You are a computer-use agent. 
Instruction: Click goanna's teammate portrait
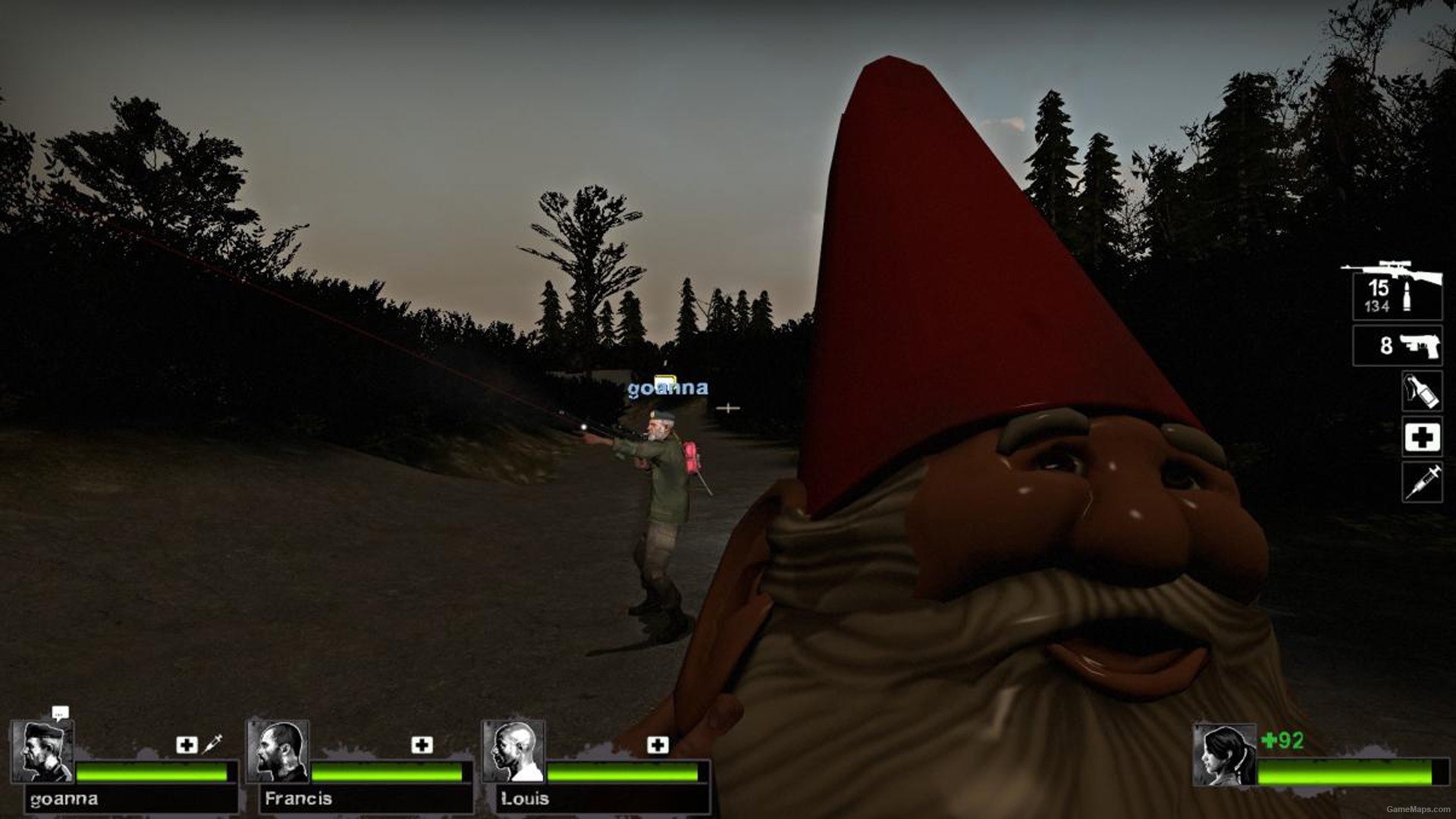pyautogui.click(x=43, y=752)
